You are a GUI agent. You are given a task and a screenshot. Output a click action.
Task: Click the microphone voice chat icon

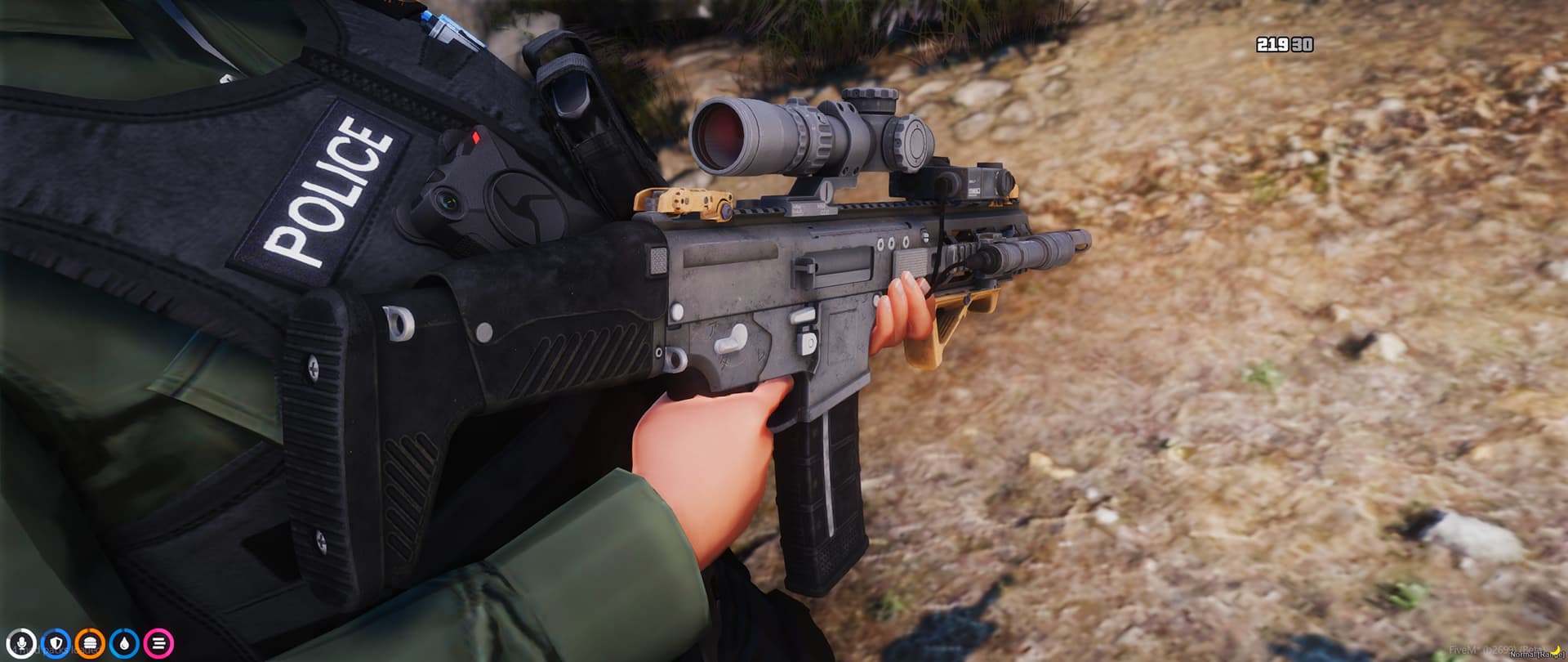click(23, 643)
